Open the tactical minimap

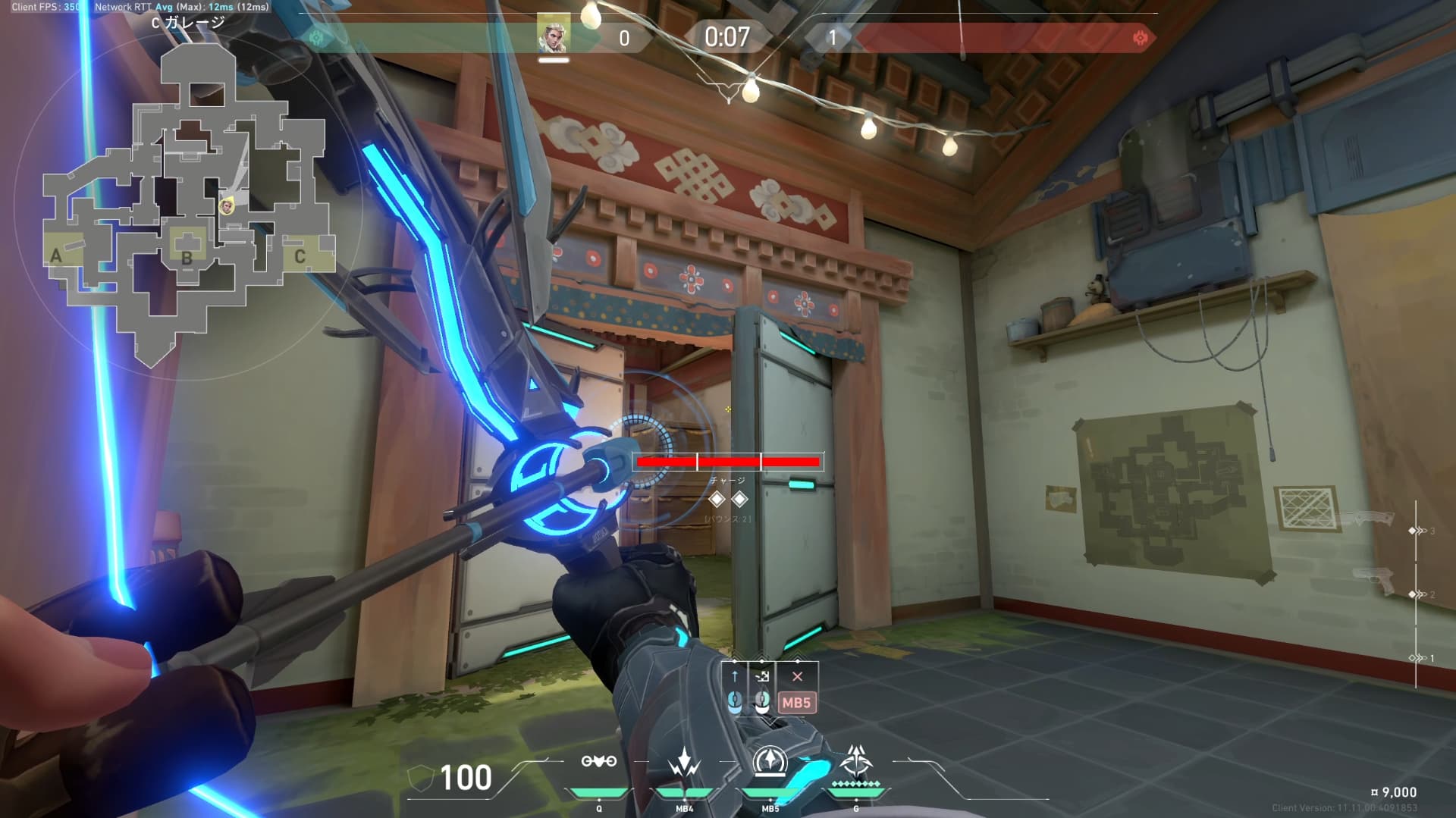[188, 205]
